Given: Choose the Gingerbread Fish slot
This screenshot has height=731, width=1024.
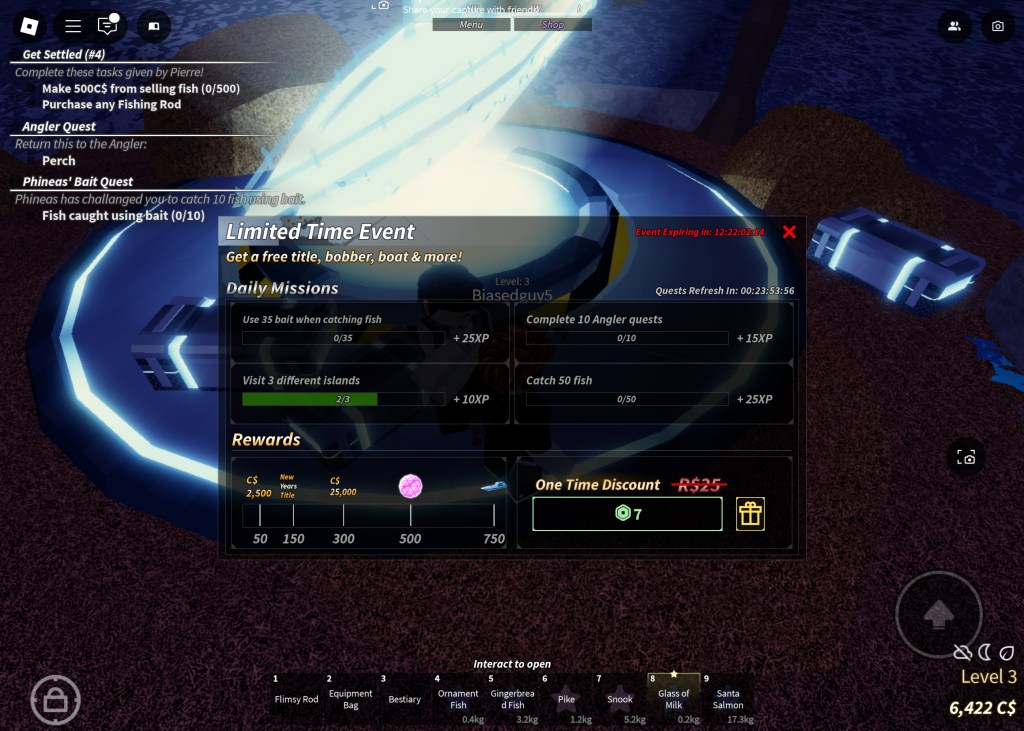Looking at the screenshot, I should (x=512, y=698).
